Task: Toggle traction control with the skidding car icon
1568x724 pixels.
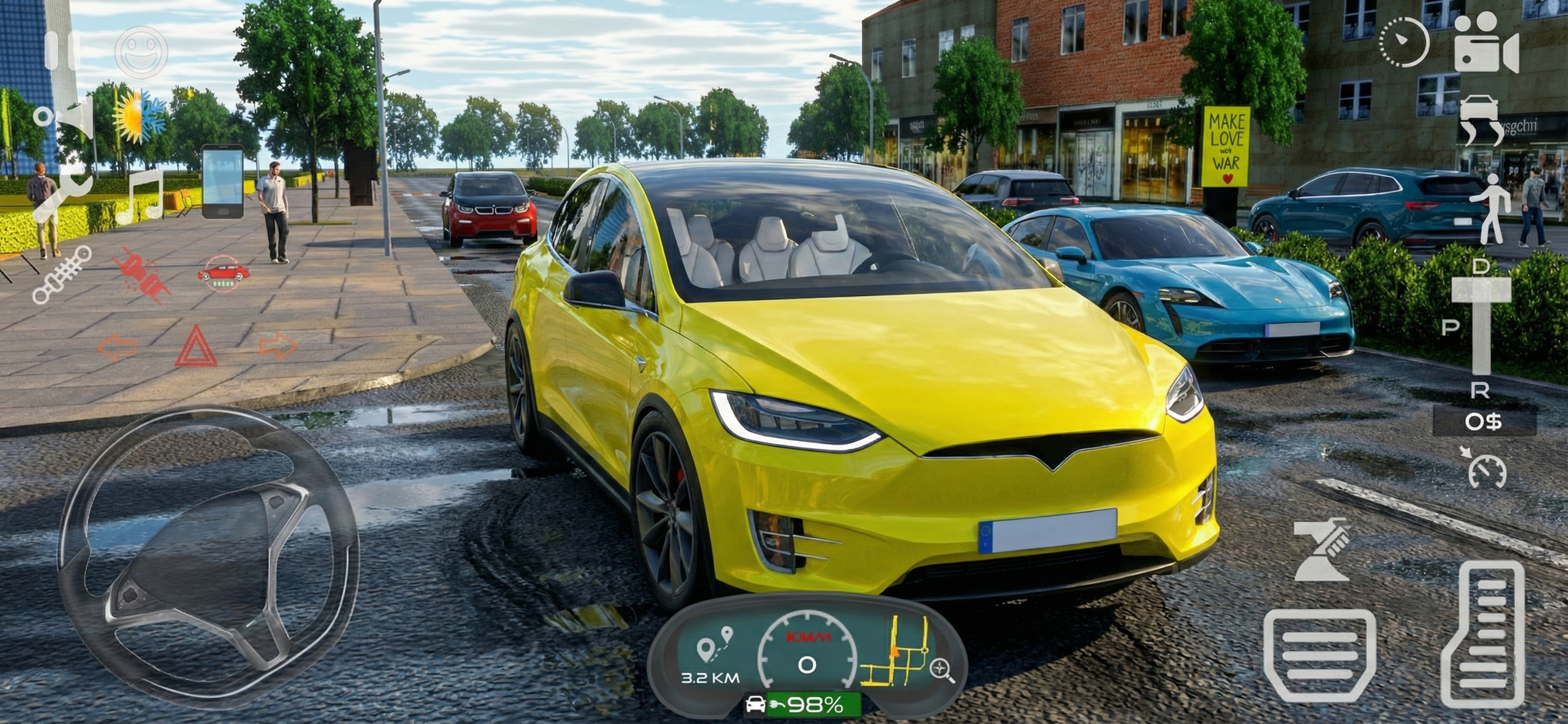Action: [x=223, y=274]
